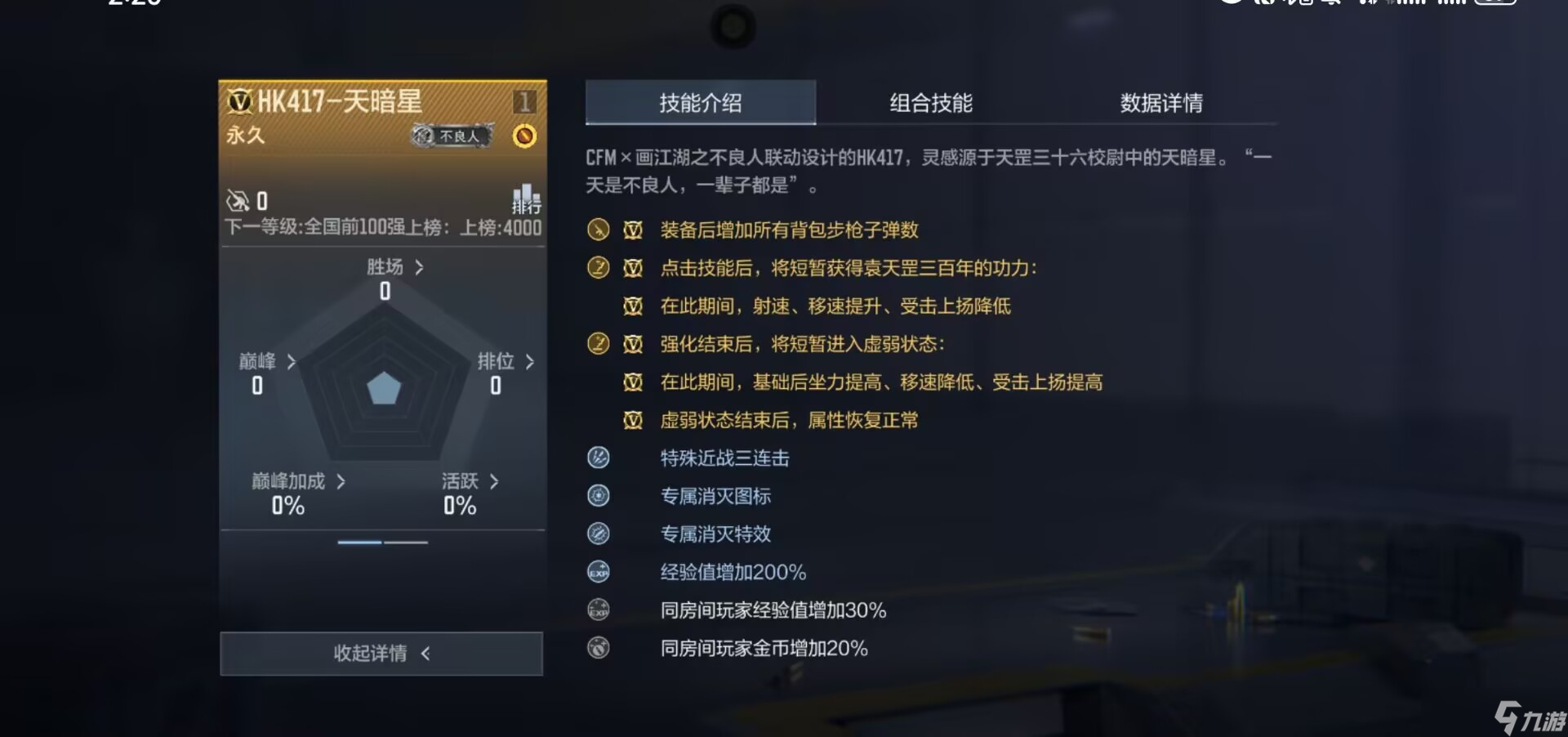This screenshot has width=1568, height=737.
Task: Click the V-rank weapon badge icon
Action: (x=239, y=101)
